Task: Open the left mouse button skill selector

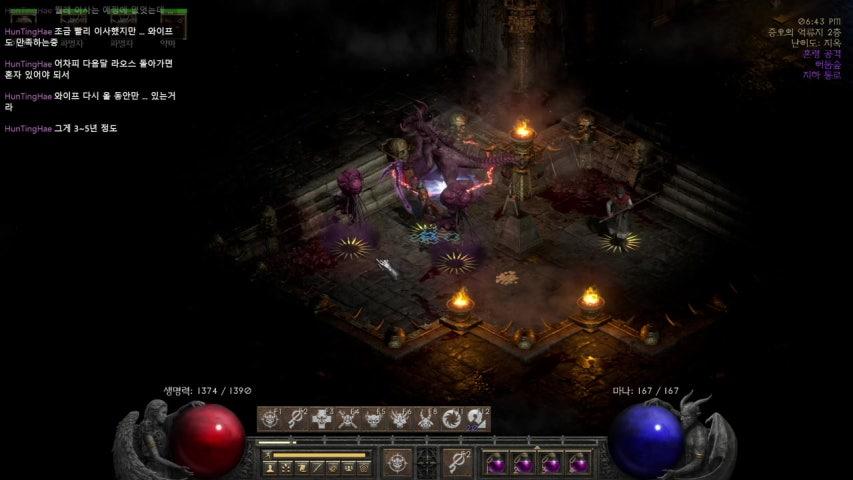Action: pos(398,462)
